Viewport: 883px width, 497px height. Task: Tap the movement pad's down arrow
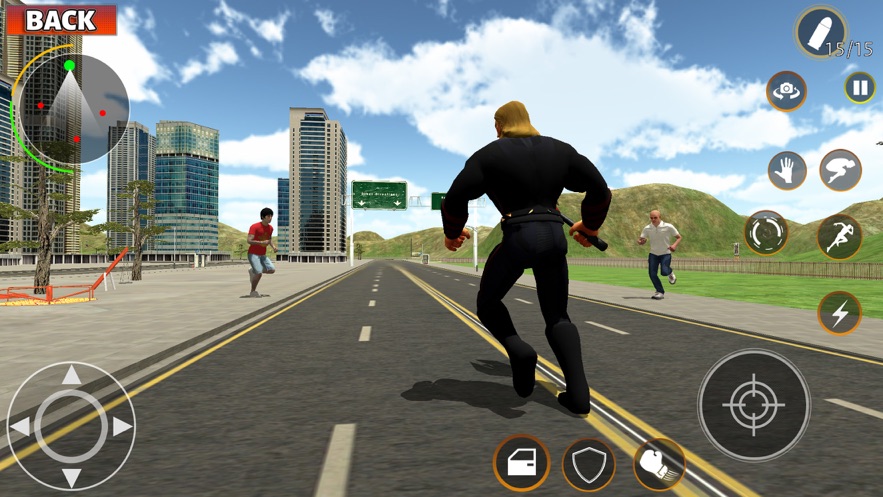[71, 477]
